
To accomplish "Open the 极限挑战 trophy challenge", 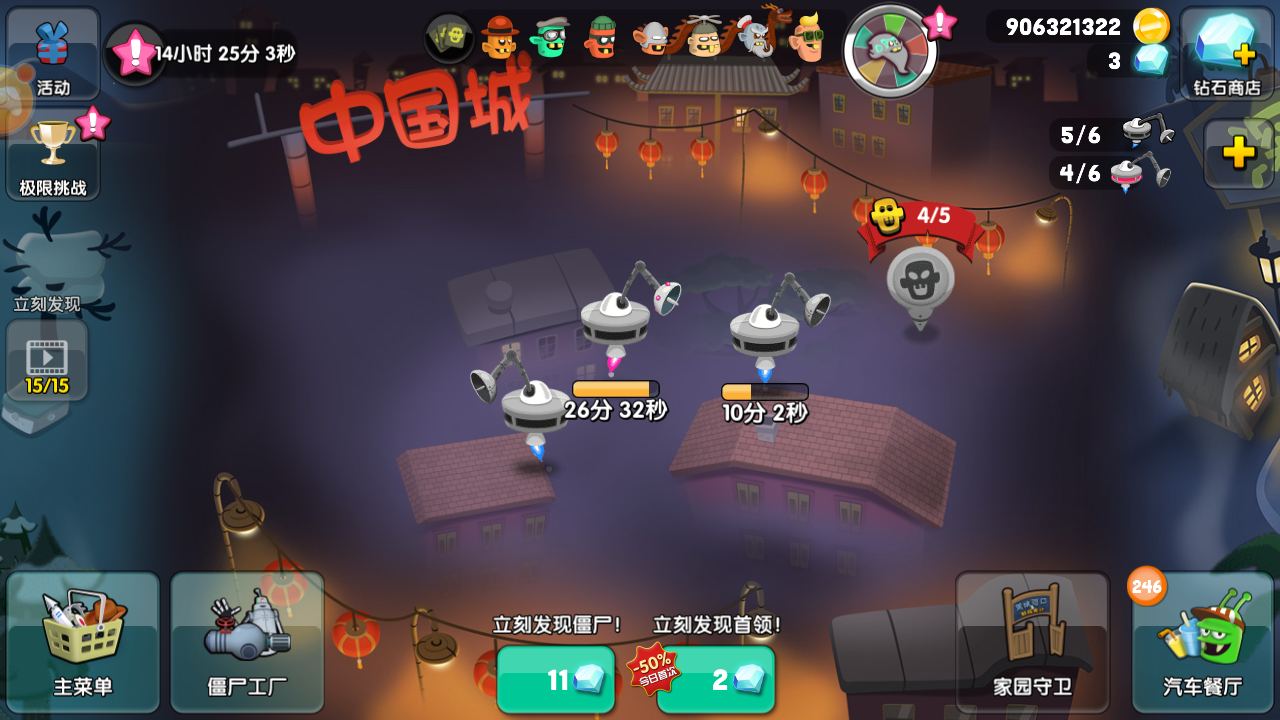I will tap(51, 155).
